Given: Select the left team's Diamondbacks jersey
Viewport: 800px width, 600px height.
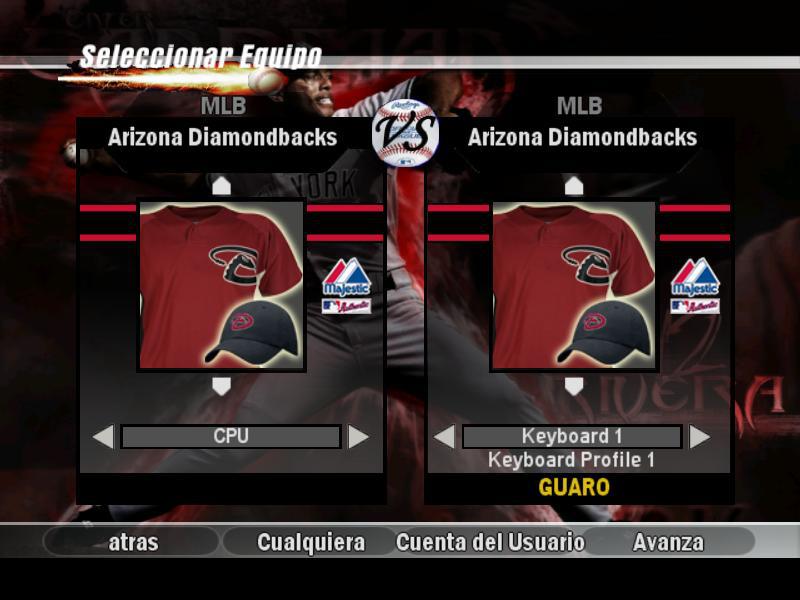Looking at the screenshot, I should (x=221, y=285).
